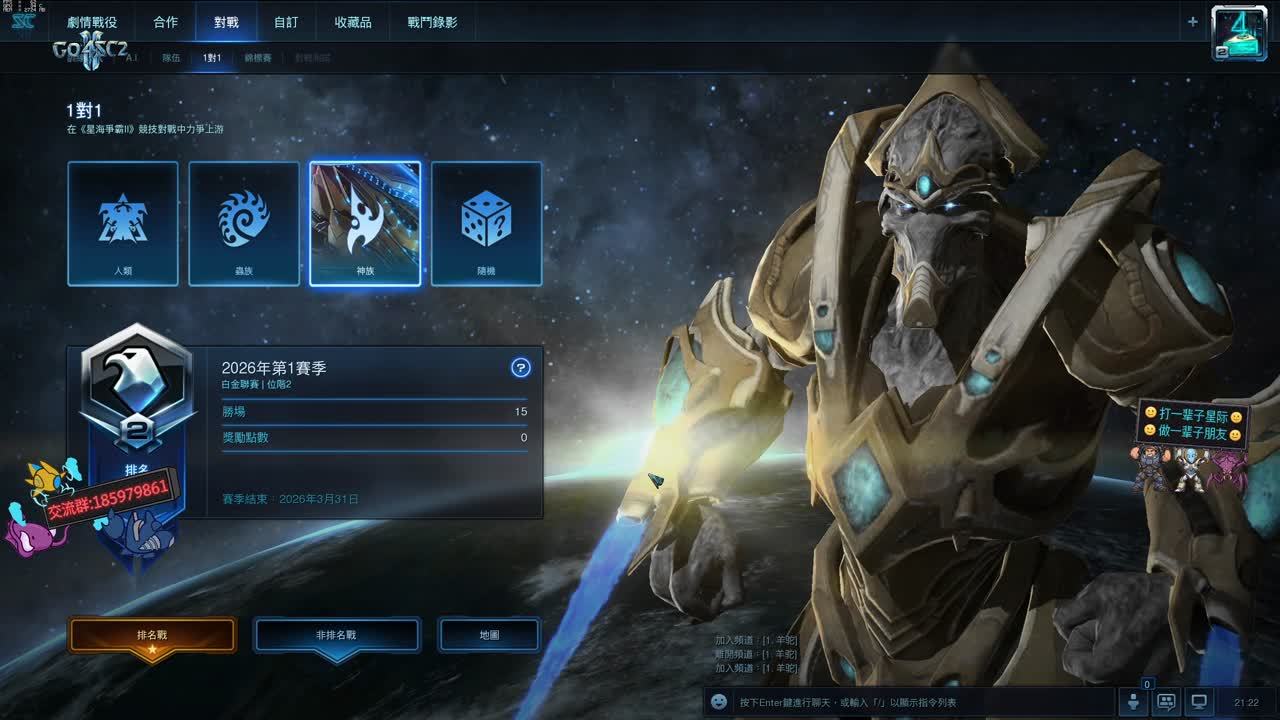Screen dimensions: 1280x720
Task: Open the 戰鬥錄影 replays tab
Action: tap(433, 22)
